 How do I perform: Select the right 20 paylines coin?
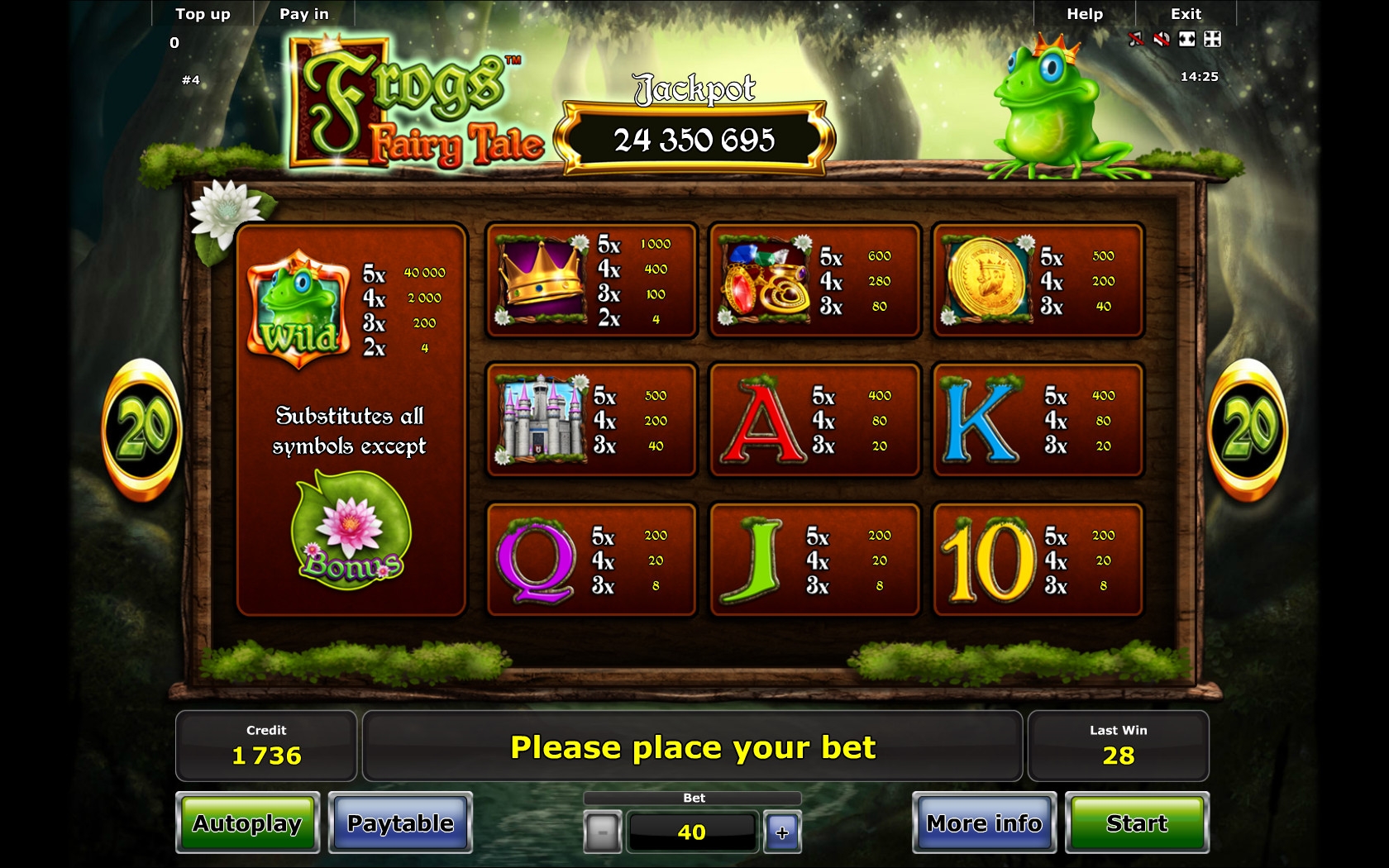[x=1248, y=430]
